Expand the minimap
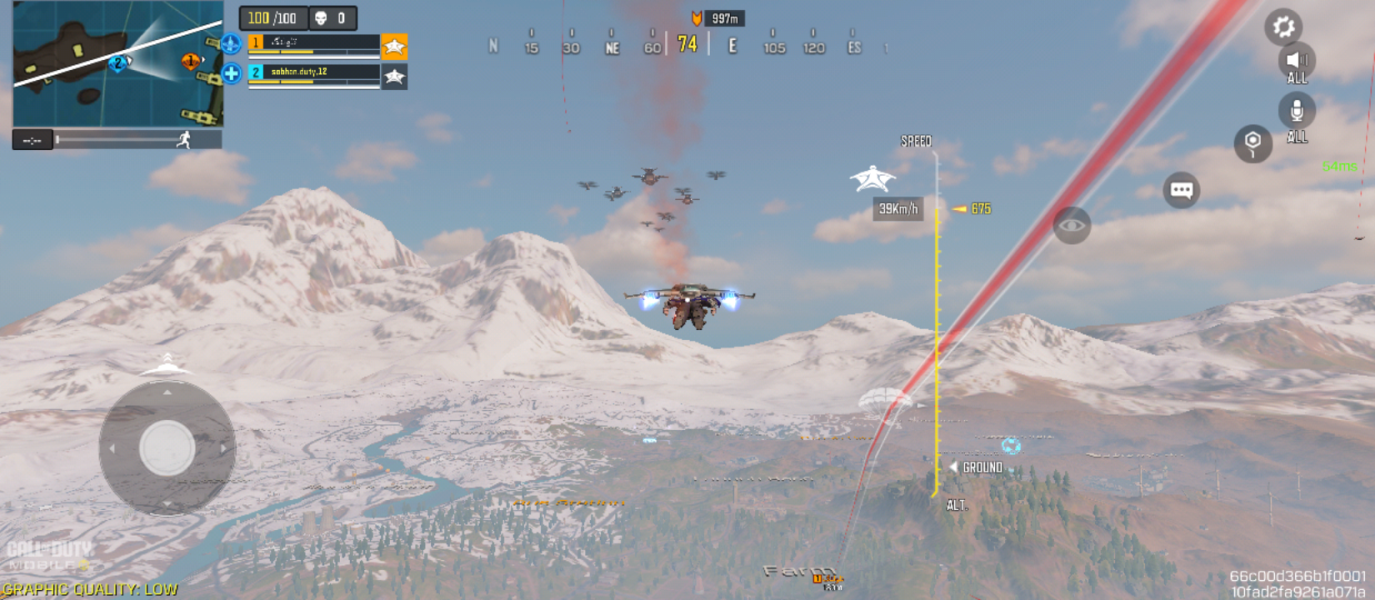Screen dimensions: 1375x600 click(x=117, y=63)
